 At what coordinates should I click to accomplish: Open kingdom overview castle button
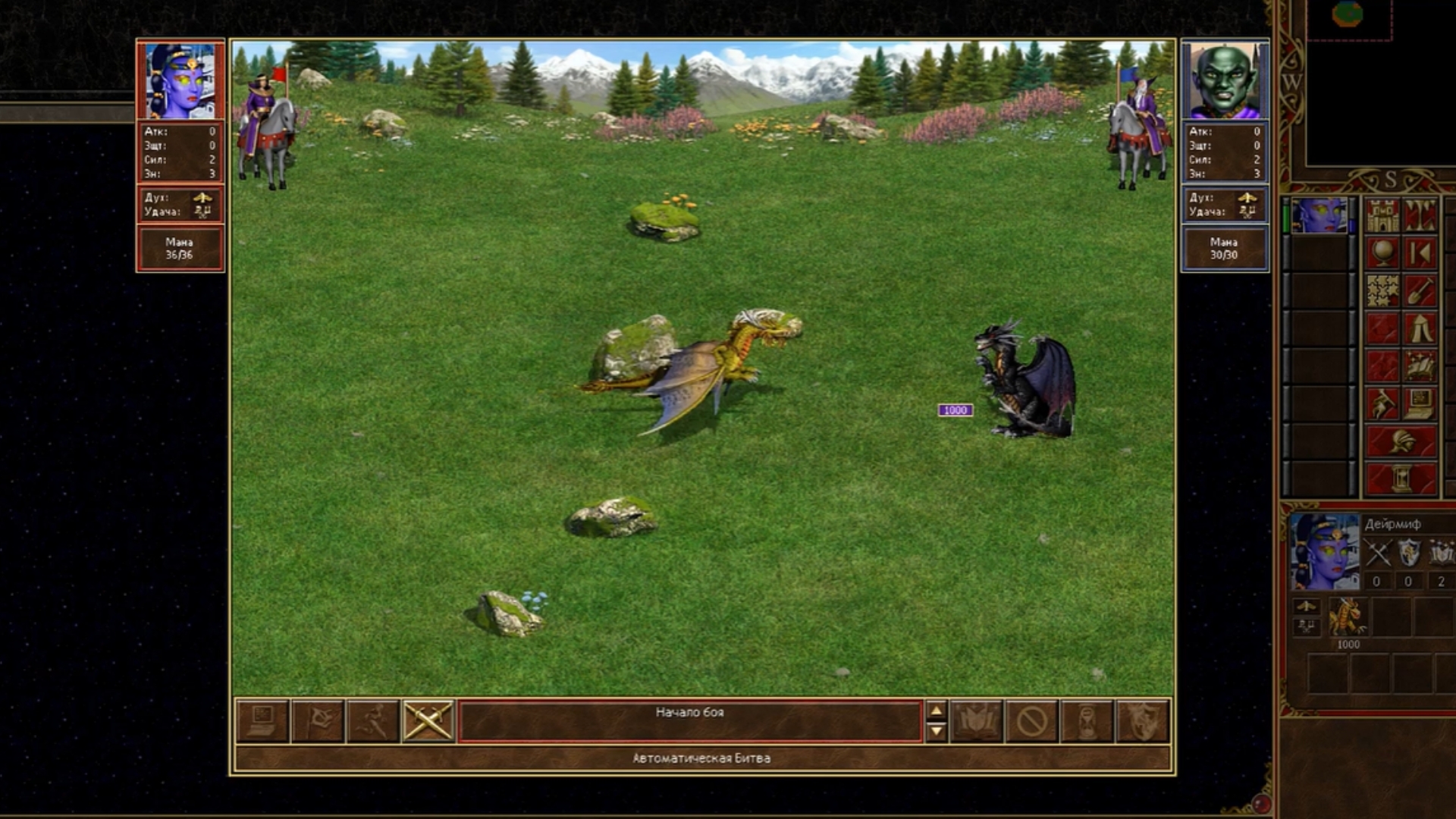(1382, 216)
